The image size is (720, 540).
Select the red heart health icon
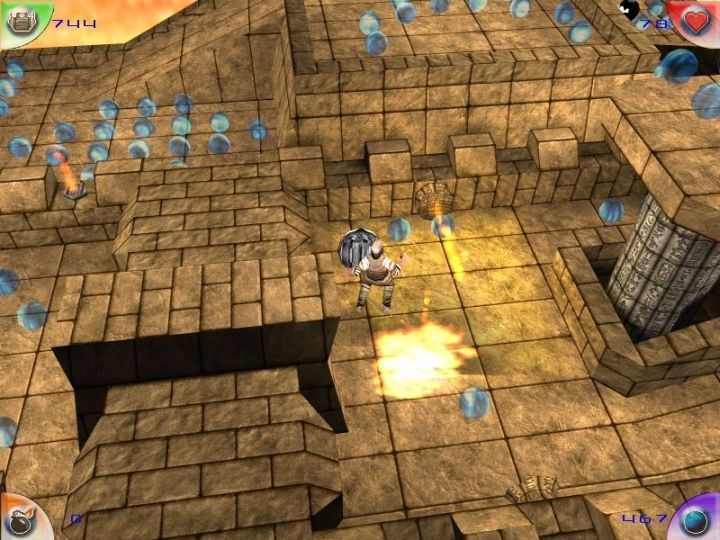point(697,19)
